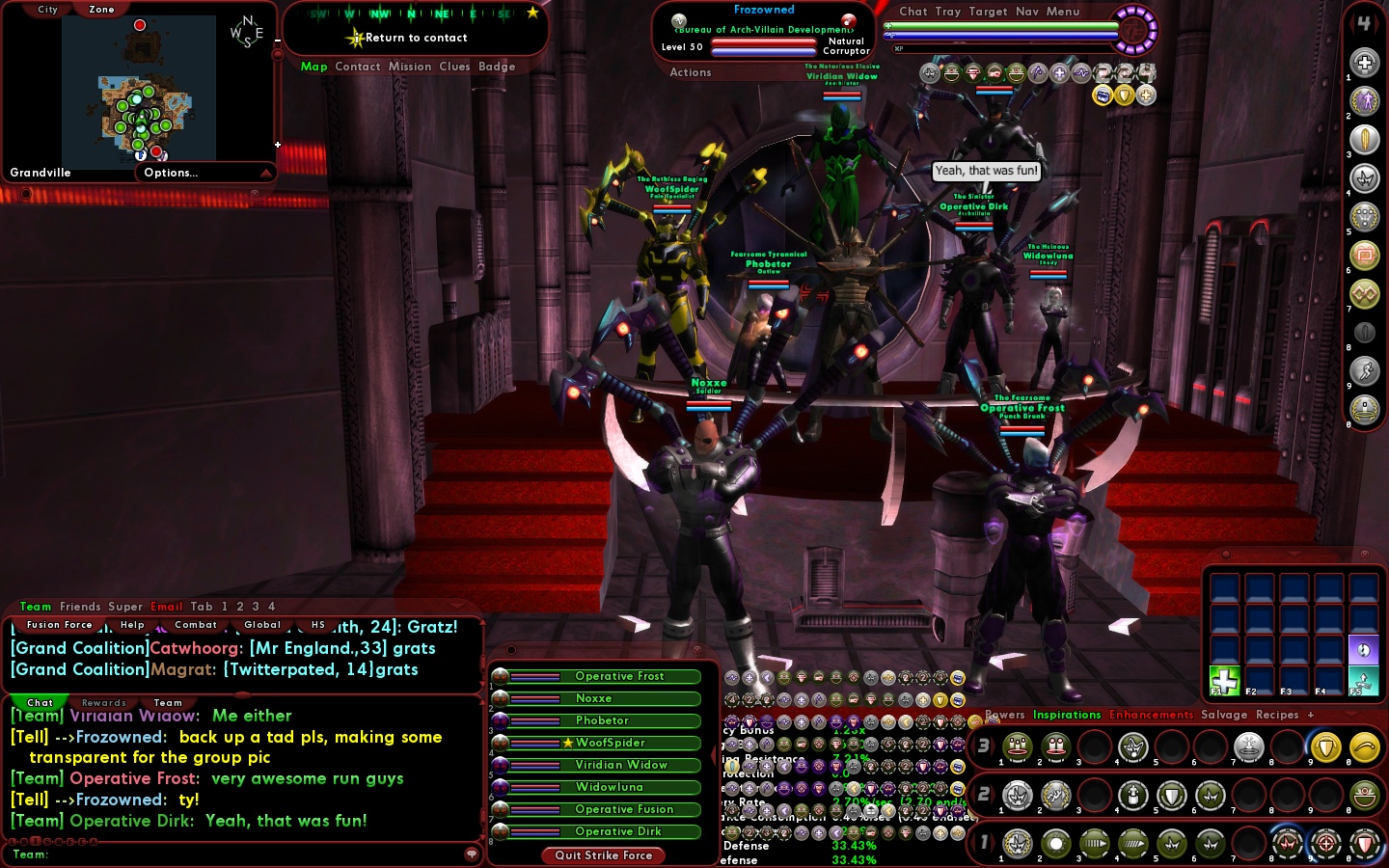Select Viridian Widow team member row
The height and width of the screenshot is (868, 1389).
(x=621, y=766)
